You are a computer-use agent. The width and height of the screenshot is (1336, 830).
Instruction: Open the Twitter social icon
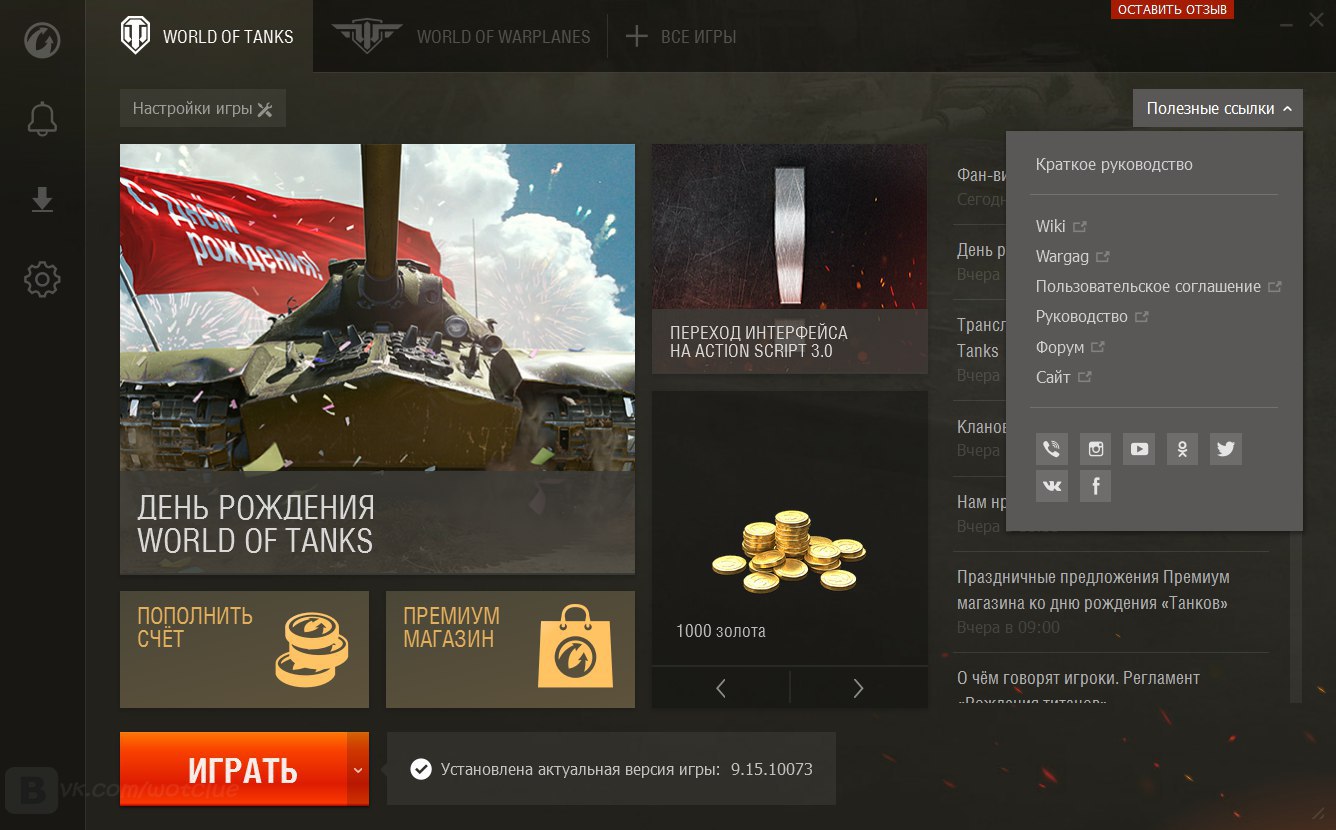(x=1226, y=449)
